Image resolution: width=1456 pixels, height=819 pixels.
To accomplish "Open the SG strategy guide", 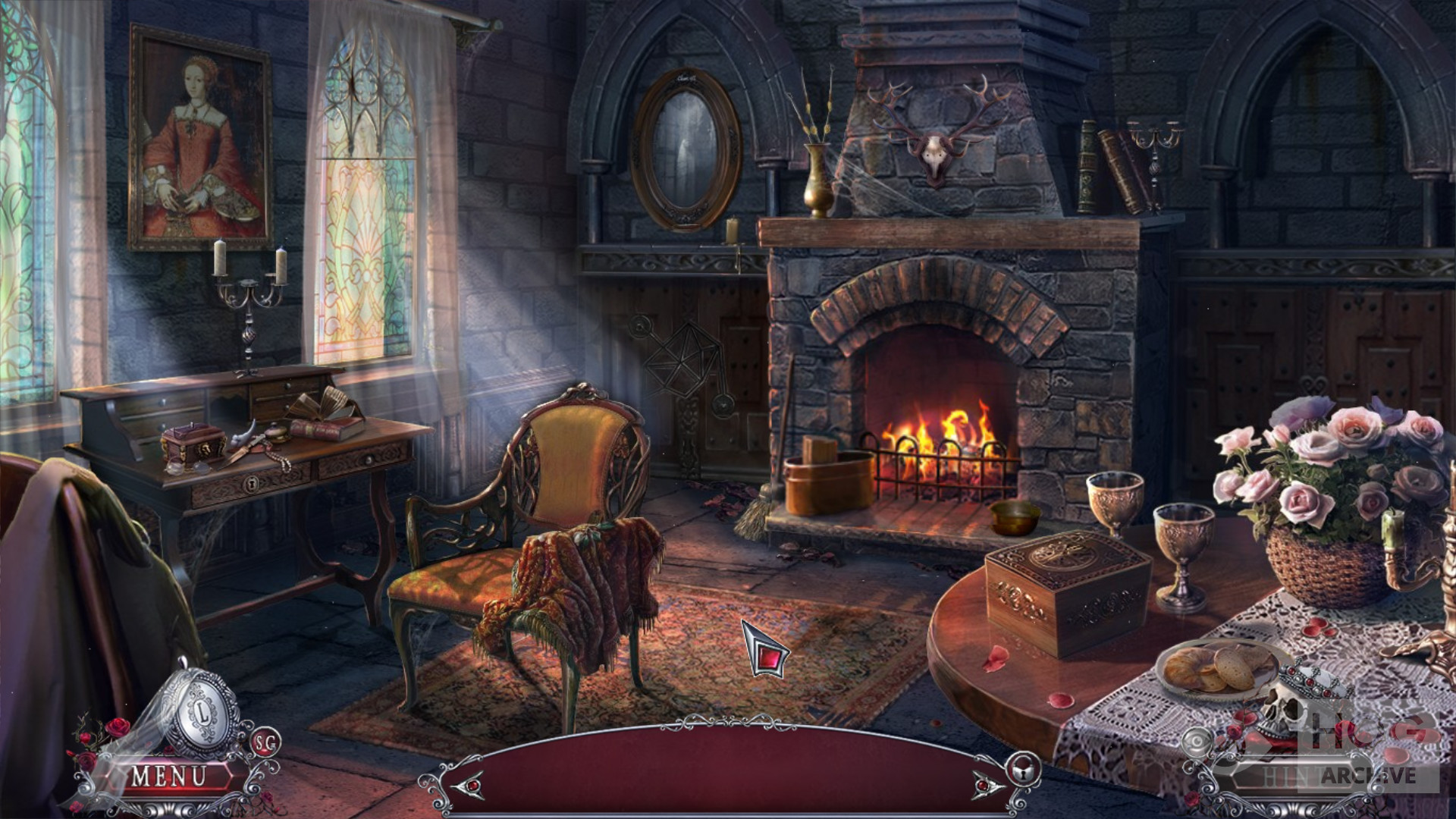I will pyautogui.click(x=265, y=742).
